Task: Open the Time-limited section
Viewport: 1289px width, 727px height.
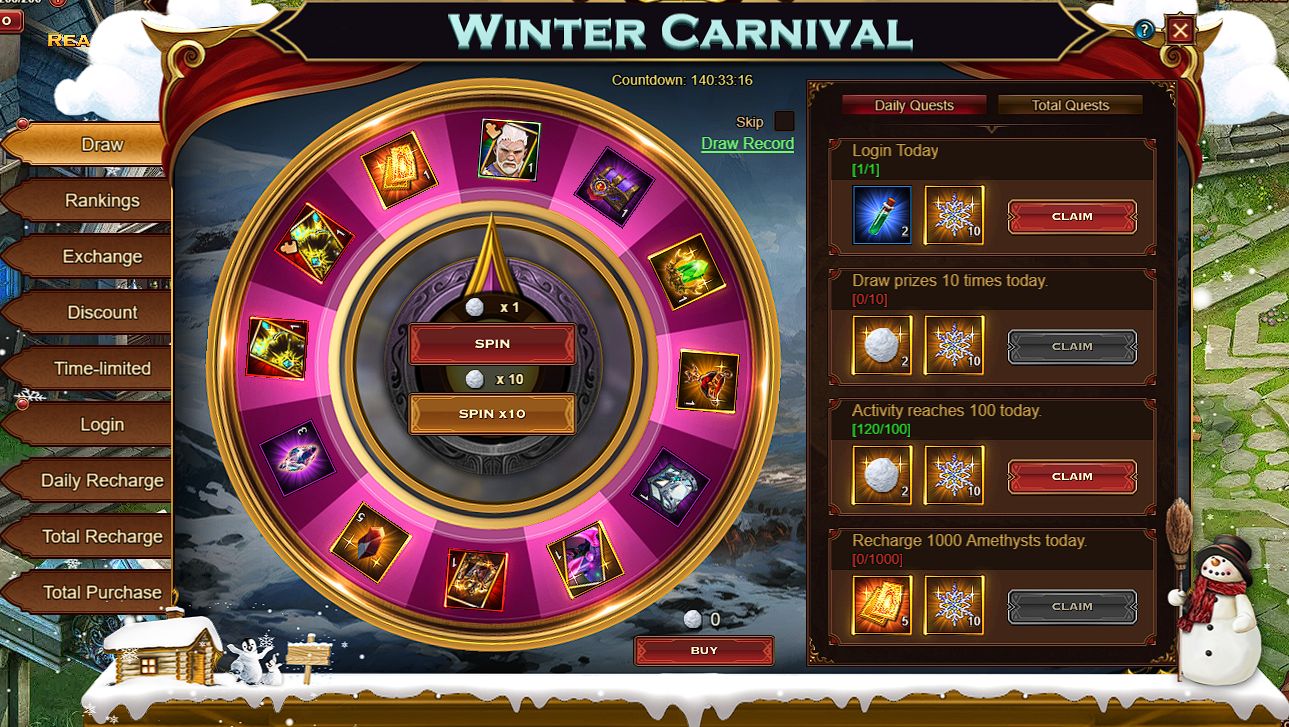Action: coord(102,368)
